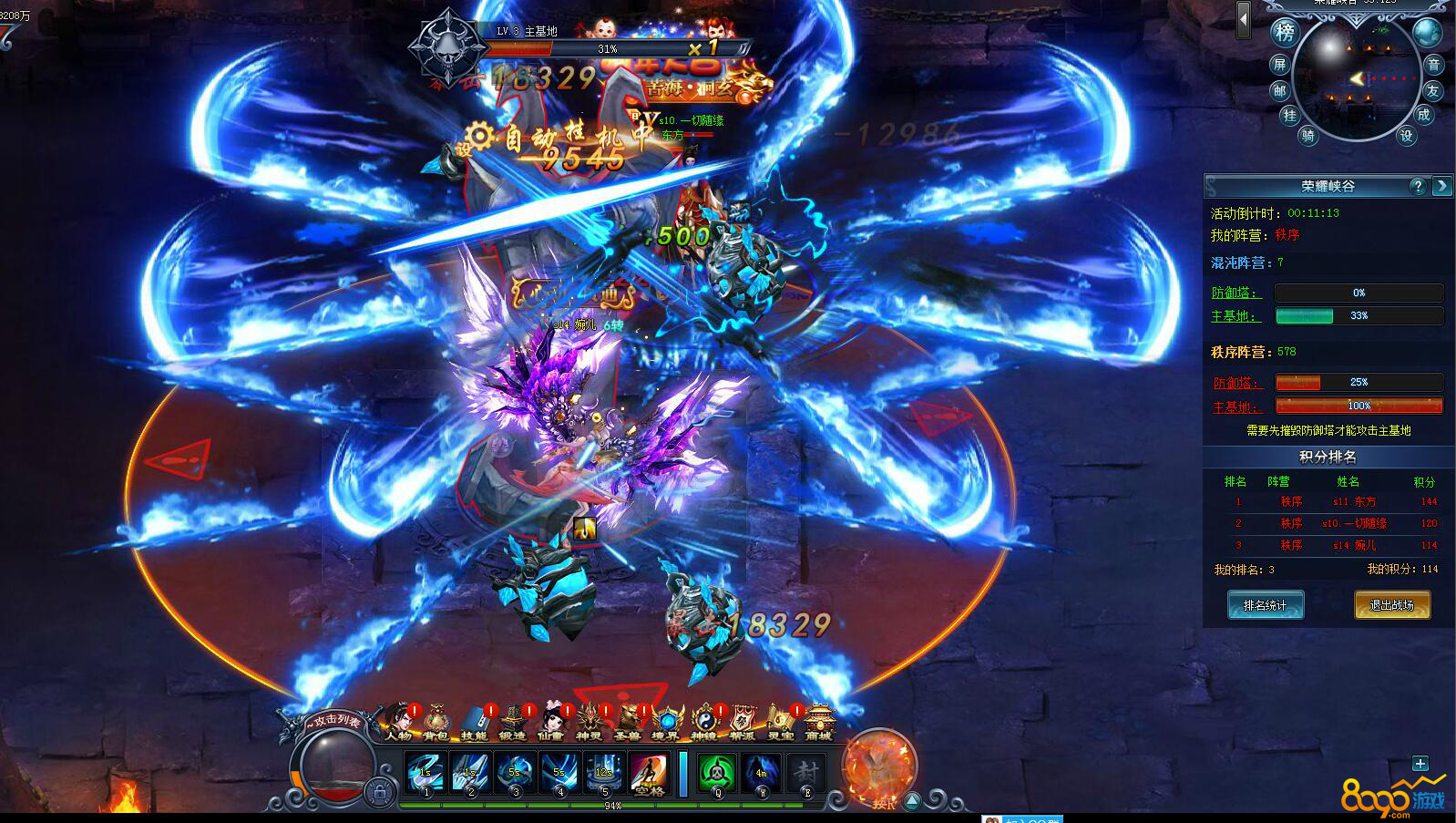The width and height of the screenshot is (1456, 823).
Task: Collapse the 荣耀峡谷 panel with arrow
Action: tap(1441, 186)
